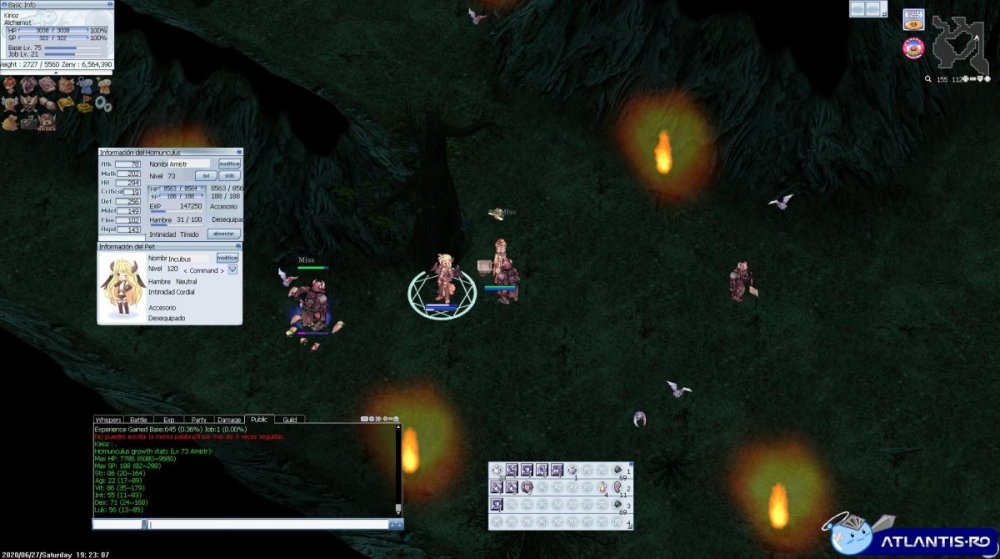Open the Guild chat tab

[290, 420]
